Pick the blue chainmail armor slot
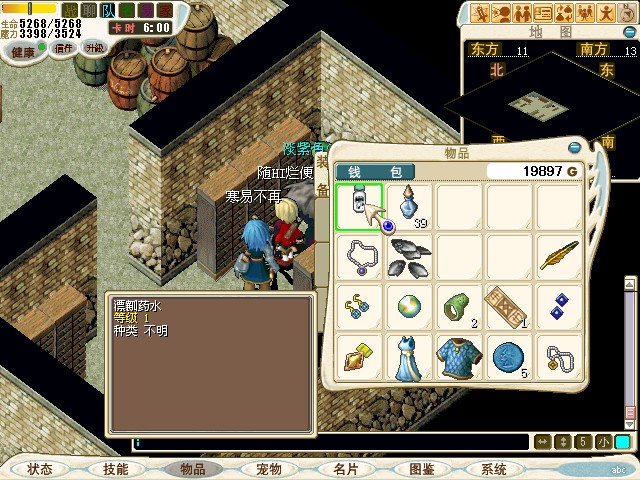640x480 pixels. [460, 356]
